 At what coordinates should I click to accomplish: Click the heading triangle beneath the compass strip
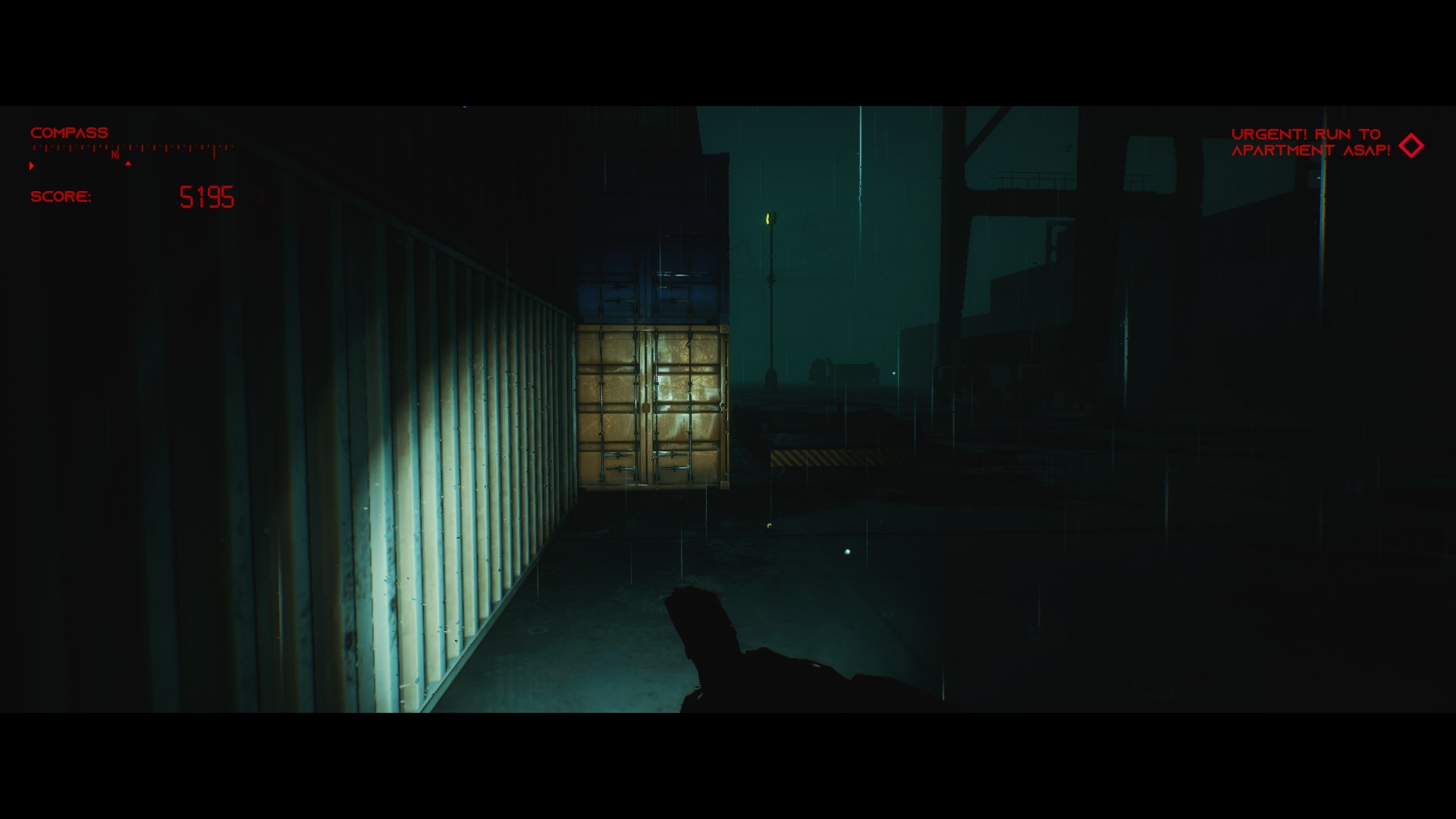tap(127, 162)
